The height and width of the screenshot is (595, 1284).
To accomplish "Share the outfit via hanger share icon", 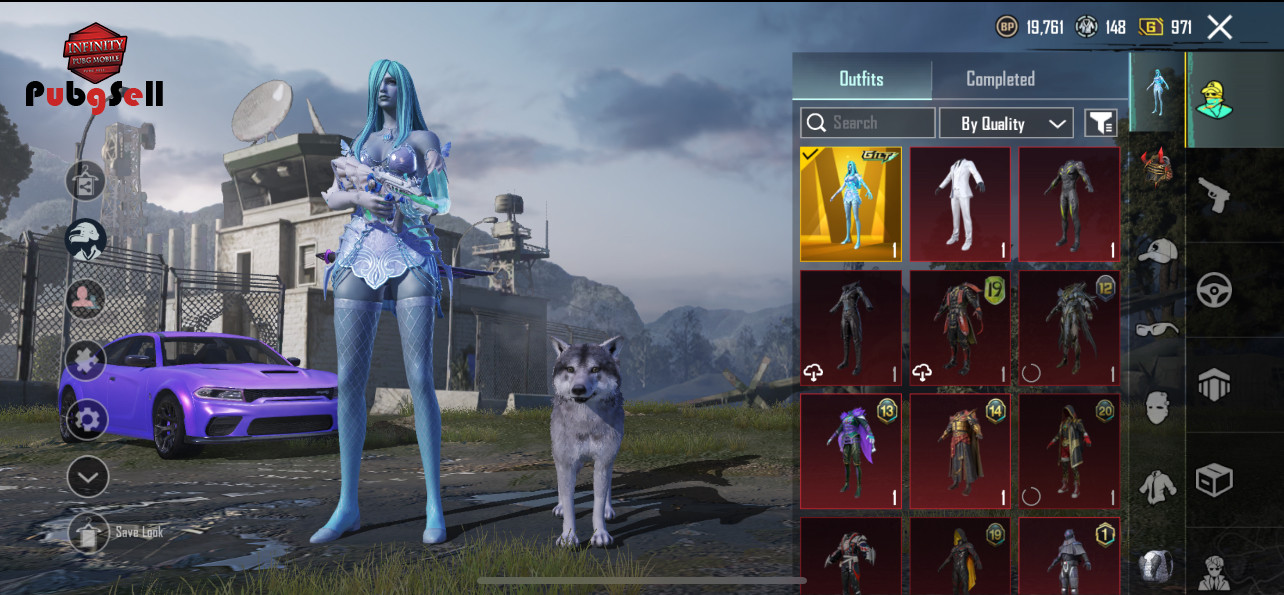I will [x=86, y=181].
